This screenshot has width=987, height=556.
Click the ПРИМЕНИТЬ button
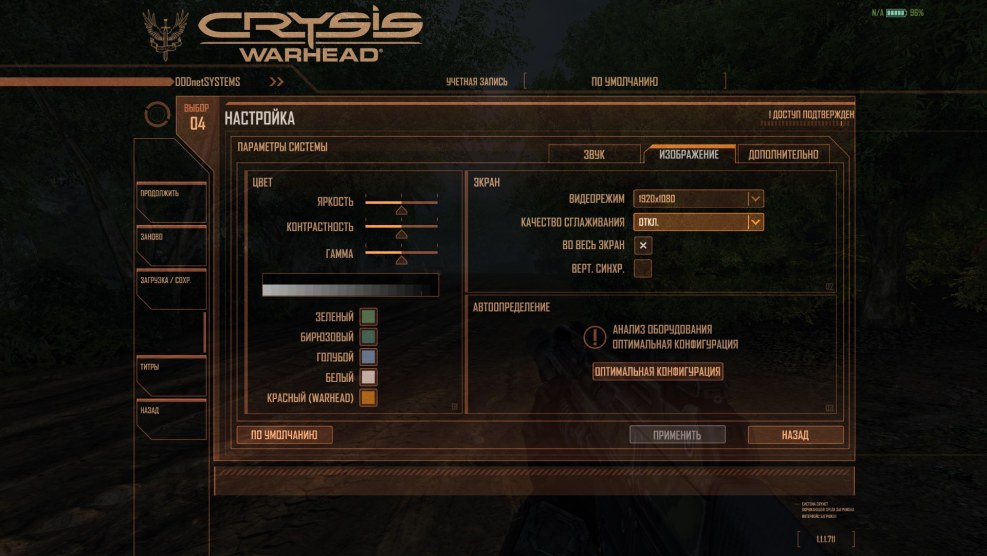(x=677, y=435)
